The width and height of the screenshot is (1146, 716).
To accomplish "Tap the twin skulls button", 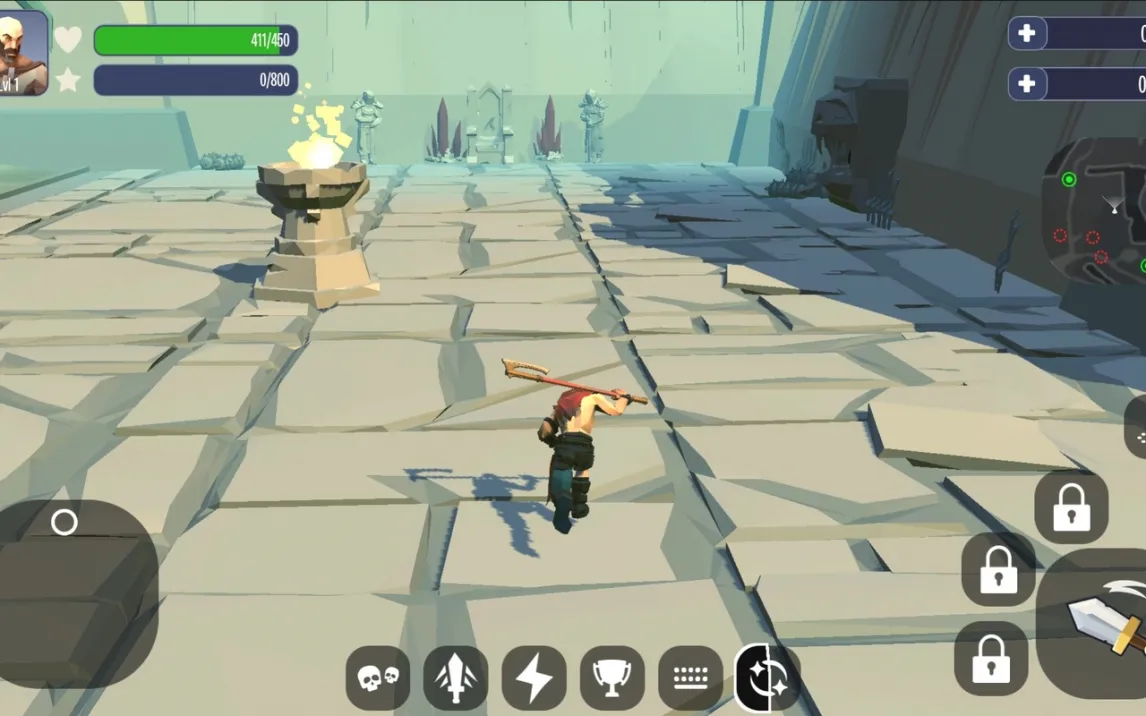I will (378, 678).
